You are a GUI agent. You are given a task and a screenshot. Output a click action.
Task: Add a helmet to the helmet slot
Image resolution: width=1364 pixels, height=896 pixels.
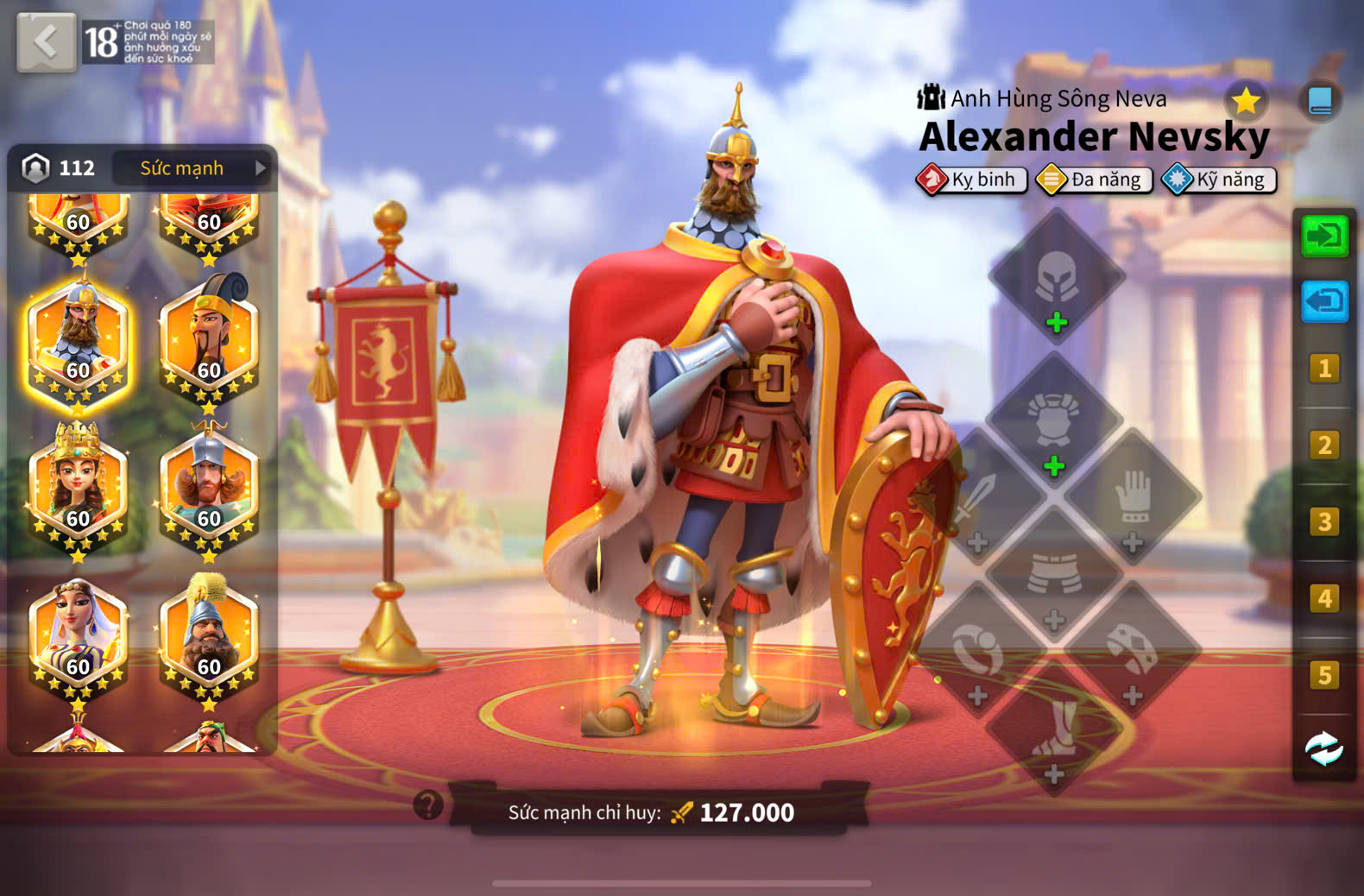(x=1056, y=278)
